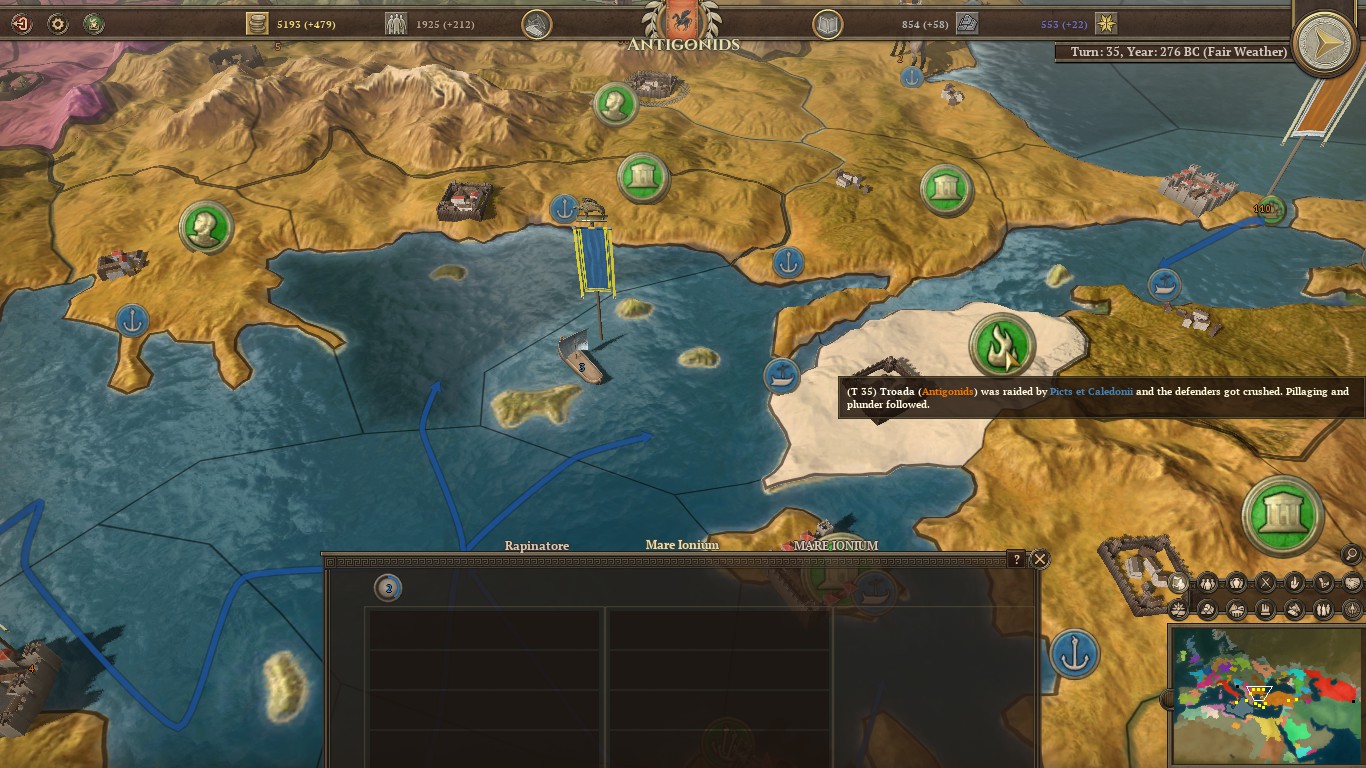This screenshot has height=768, width=1366.
Task: Select the number 2 badge in the bottom panel
Action: click(388, 588)
